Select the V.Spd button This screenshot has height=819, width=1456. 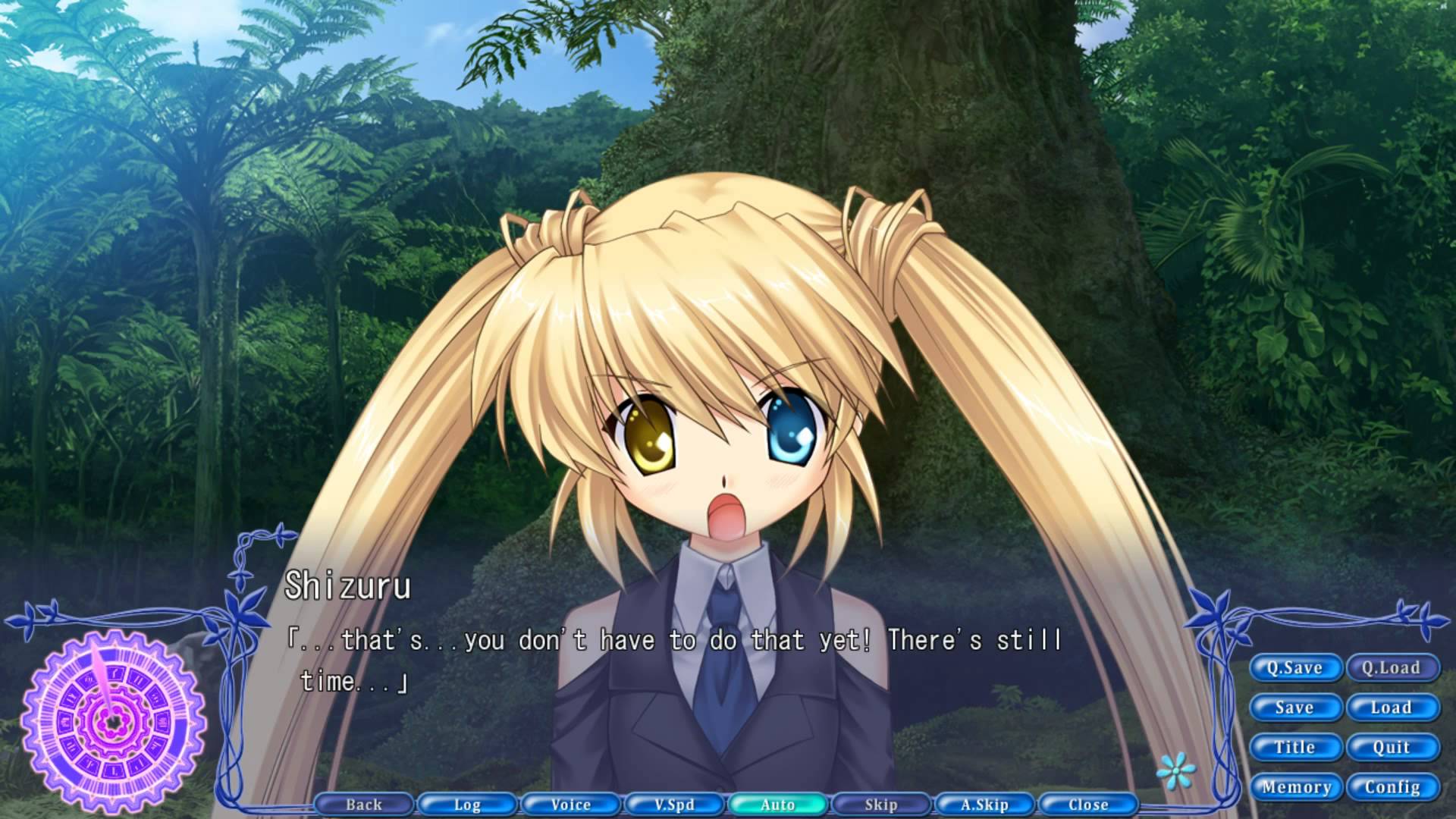tap(674, 805)
